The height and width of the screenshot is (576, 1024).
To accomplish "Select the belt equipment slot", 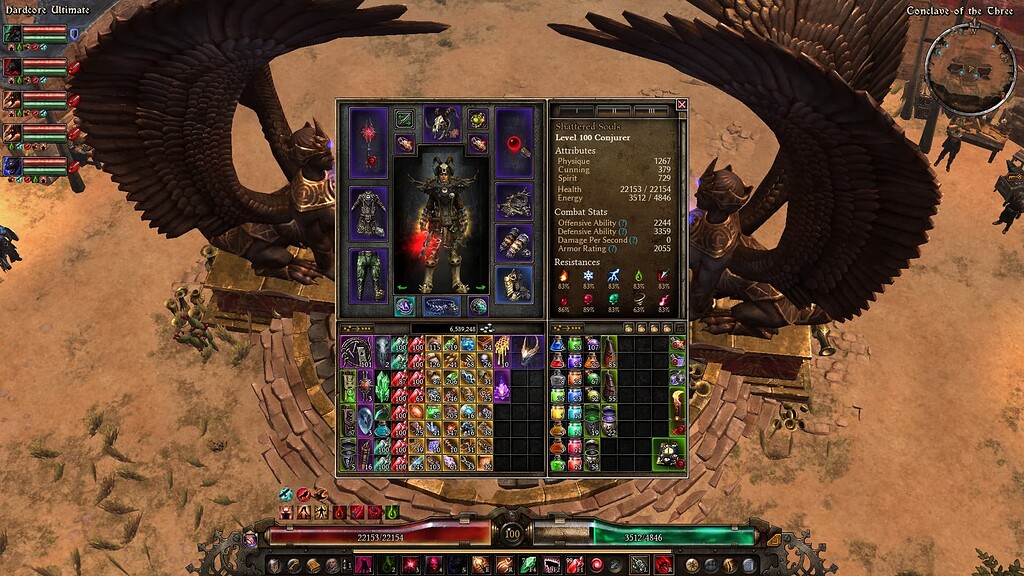I will (441, 306).
